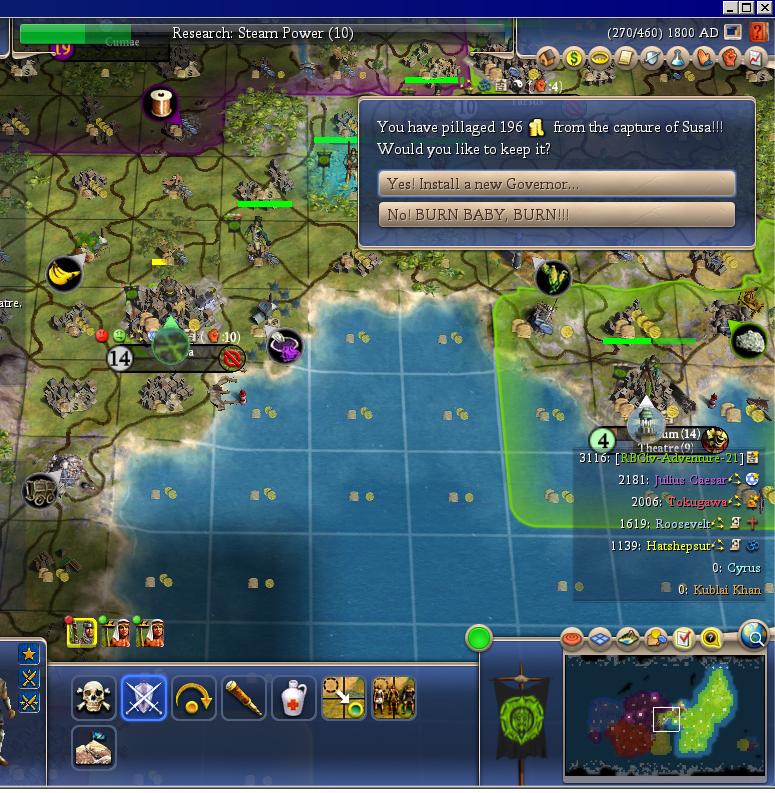
Task: Click the green end turn button
Action: point(479,637)
